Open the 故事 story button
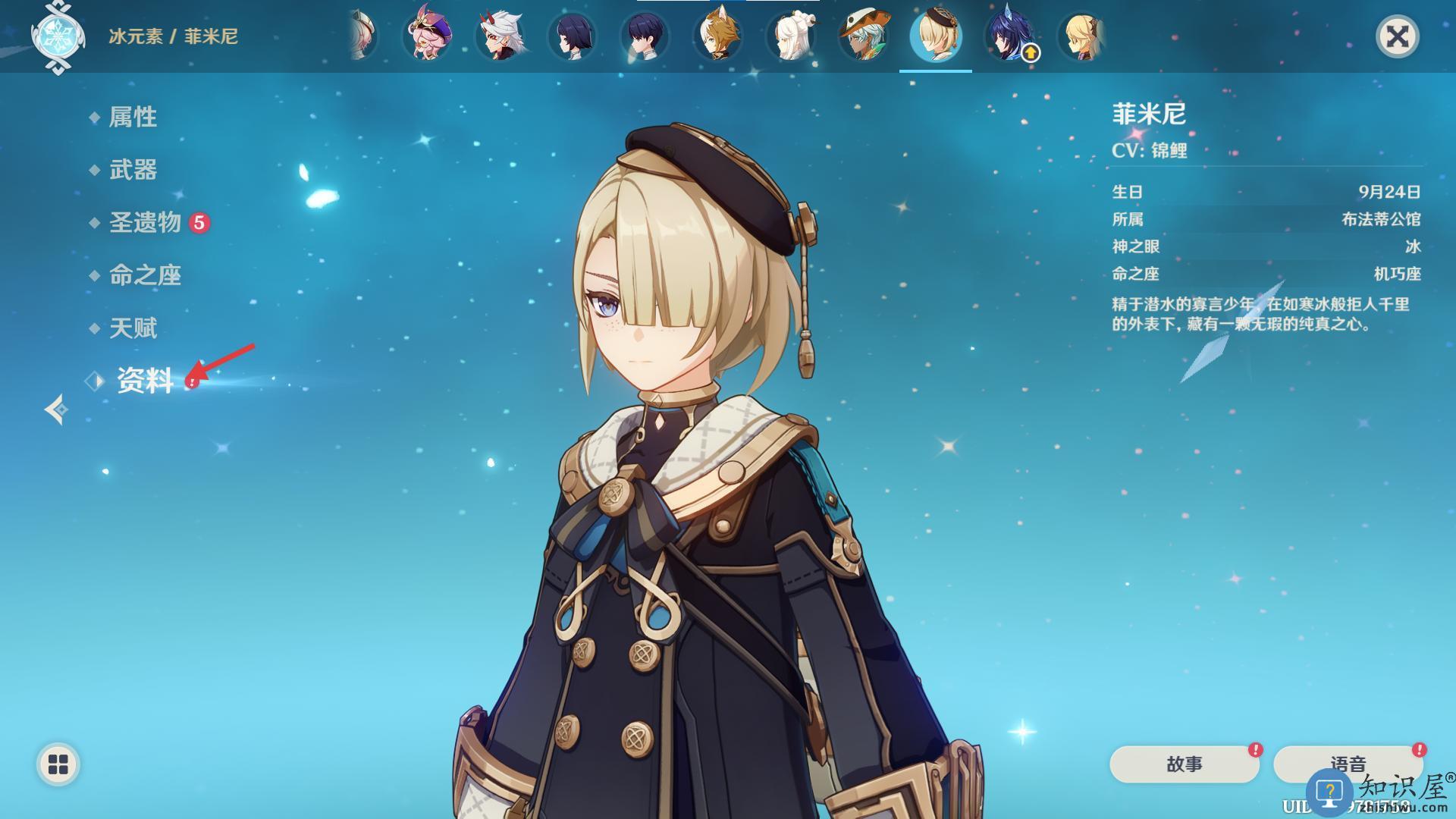The height and width of the screenshot is (819, 1456). click(1184, 764)
